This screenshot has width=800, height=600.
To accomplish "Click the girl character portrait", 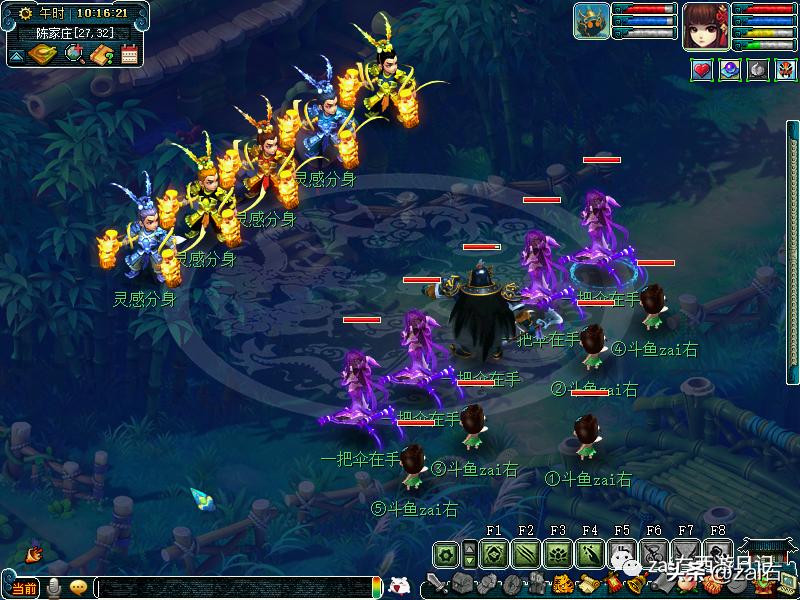I will point(704,25).
